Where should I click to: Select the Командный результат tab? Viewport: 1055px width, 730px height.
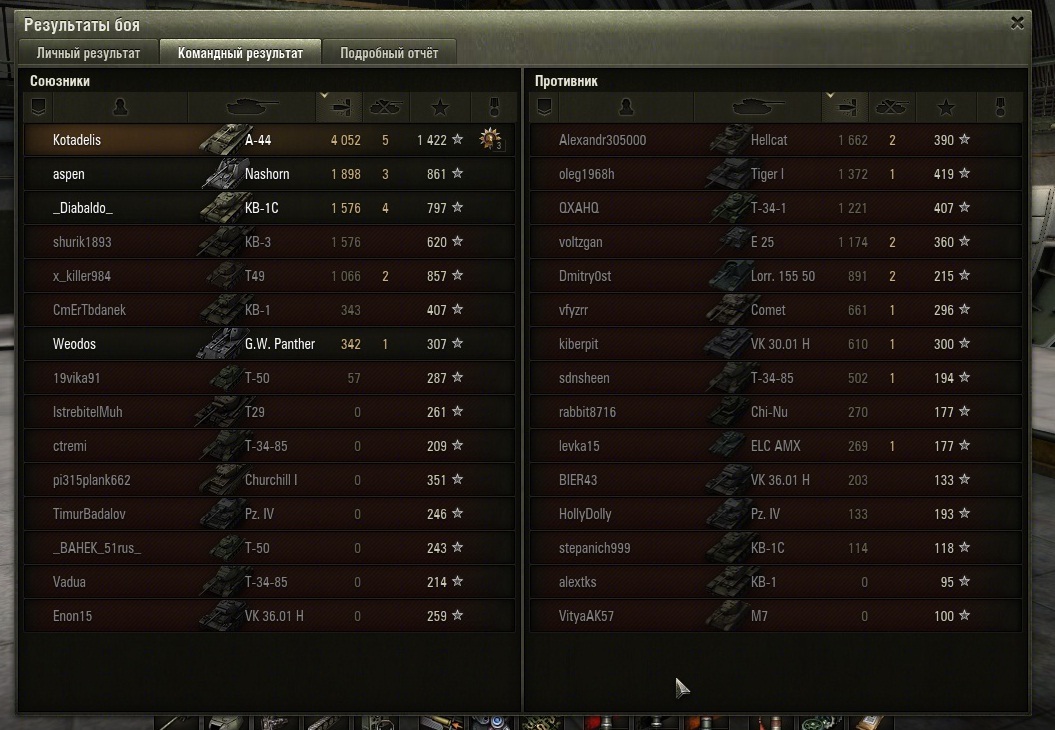241,53
